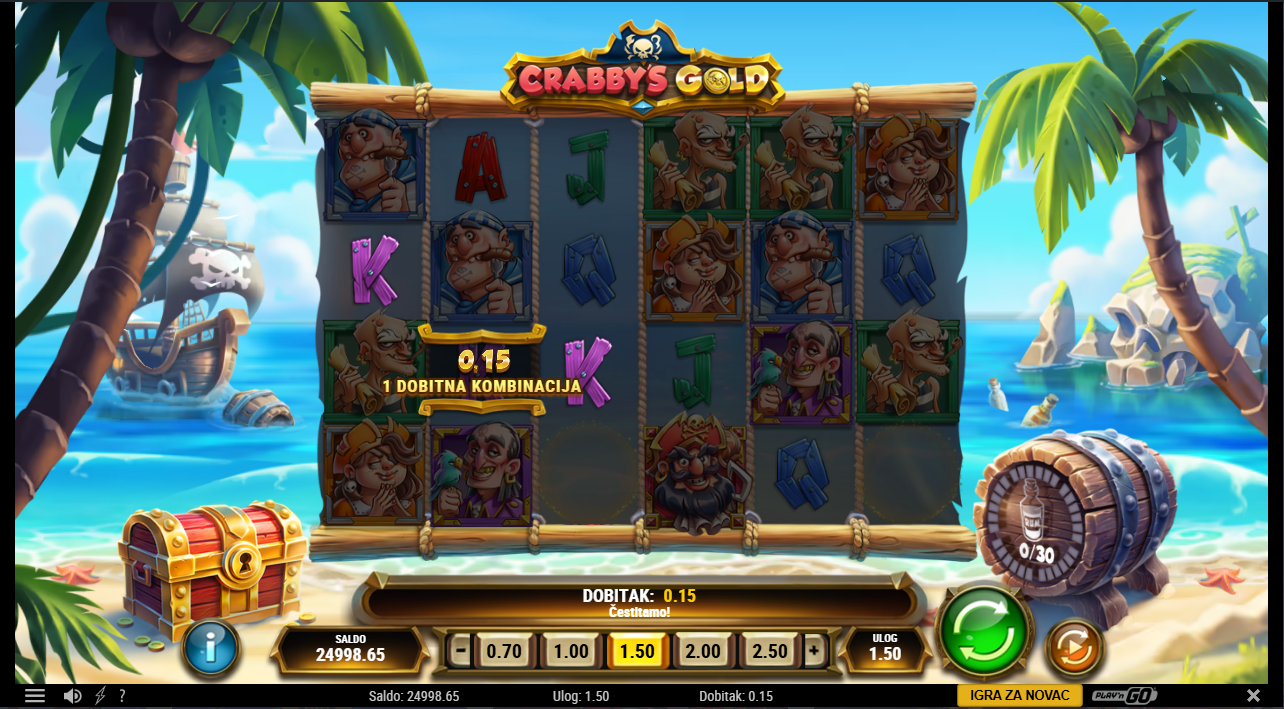This screenshot has height=709, width=1284.
Task: Toggle the sound speaker icon
Action: [72, 696]
